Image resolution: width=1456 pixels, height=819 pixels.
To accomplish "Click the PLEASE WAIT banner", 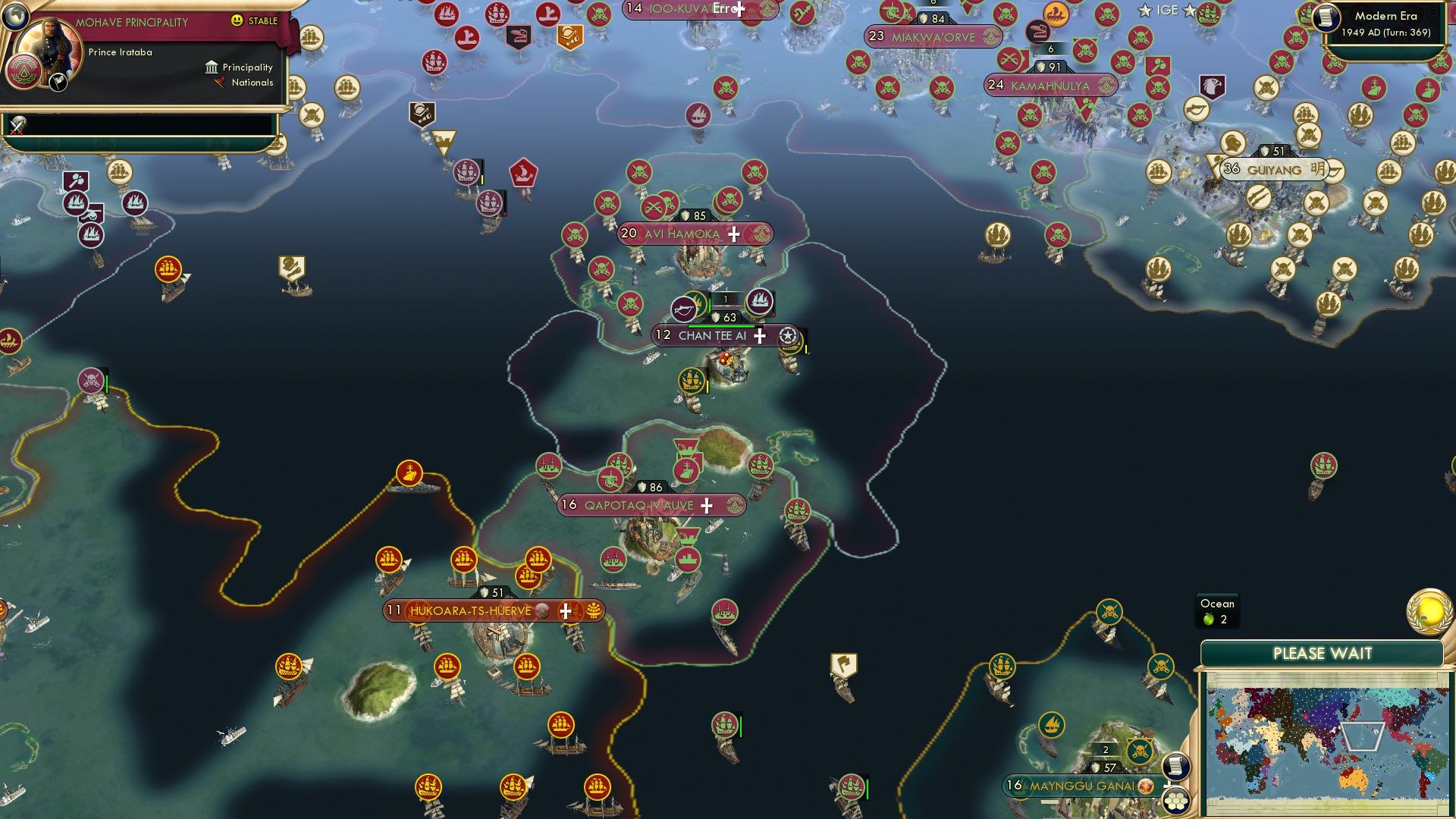I will point(1323,652).
